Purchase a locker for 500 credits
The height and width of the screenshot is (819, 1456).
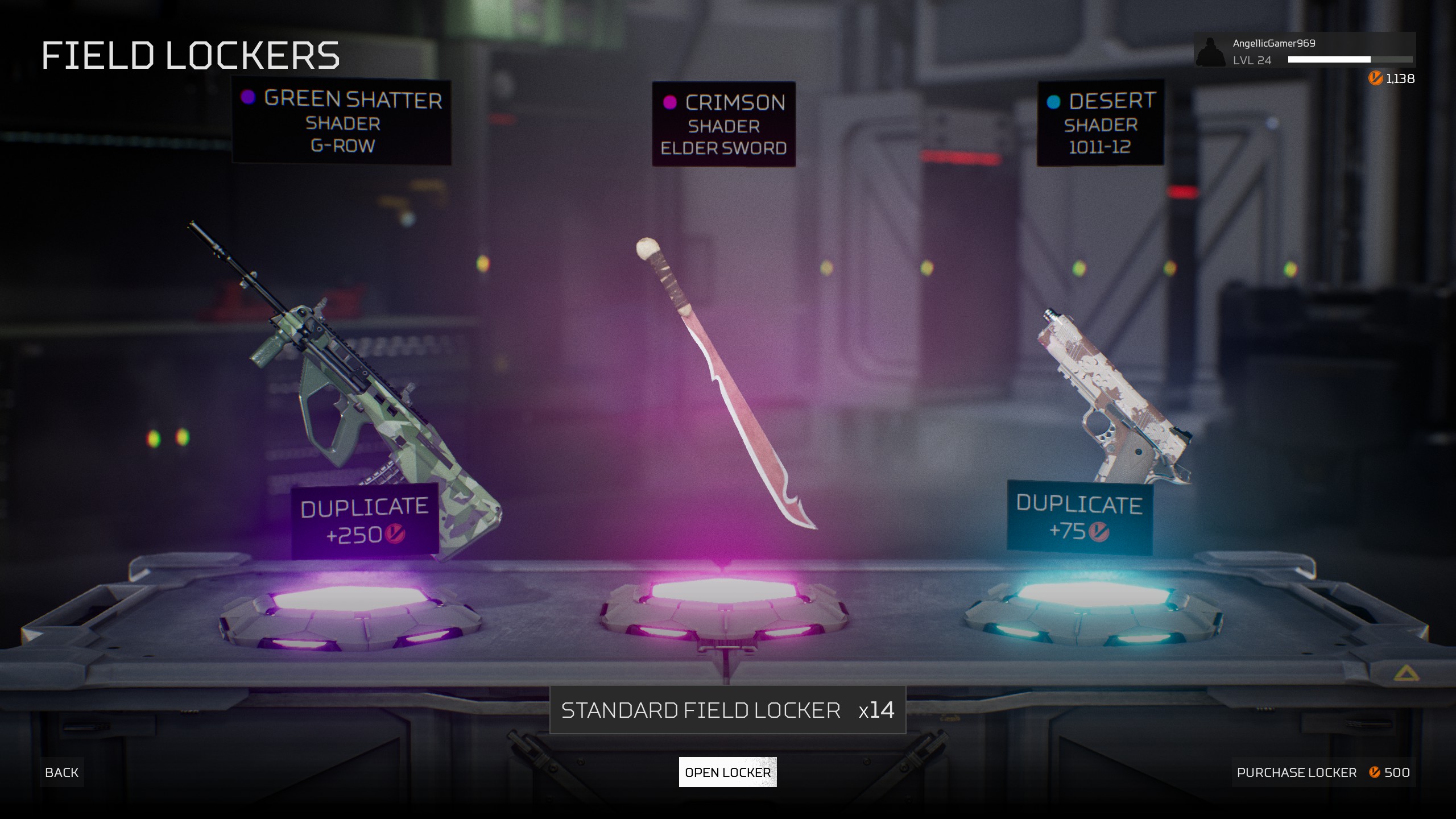1323,772
